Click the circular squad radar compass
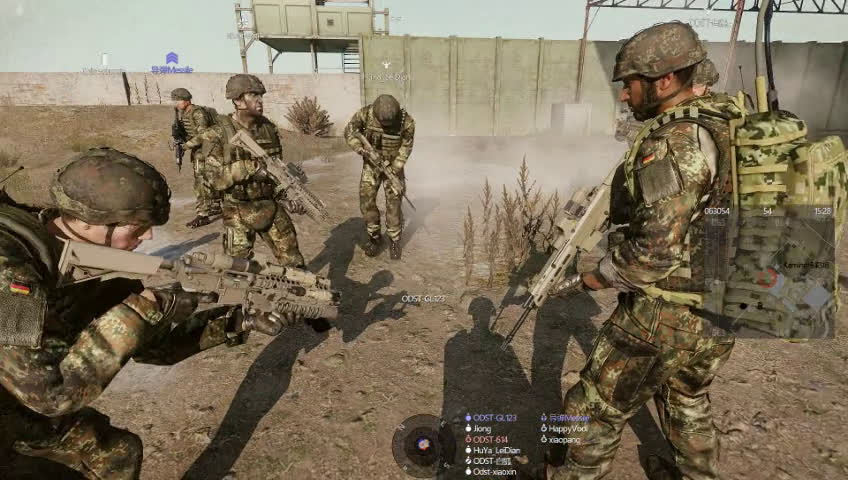The width and height of the screenshot is (848, 480). (423, 445)
